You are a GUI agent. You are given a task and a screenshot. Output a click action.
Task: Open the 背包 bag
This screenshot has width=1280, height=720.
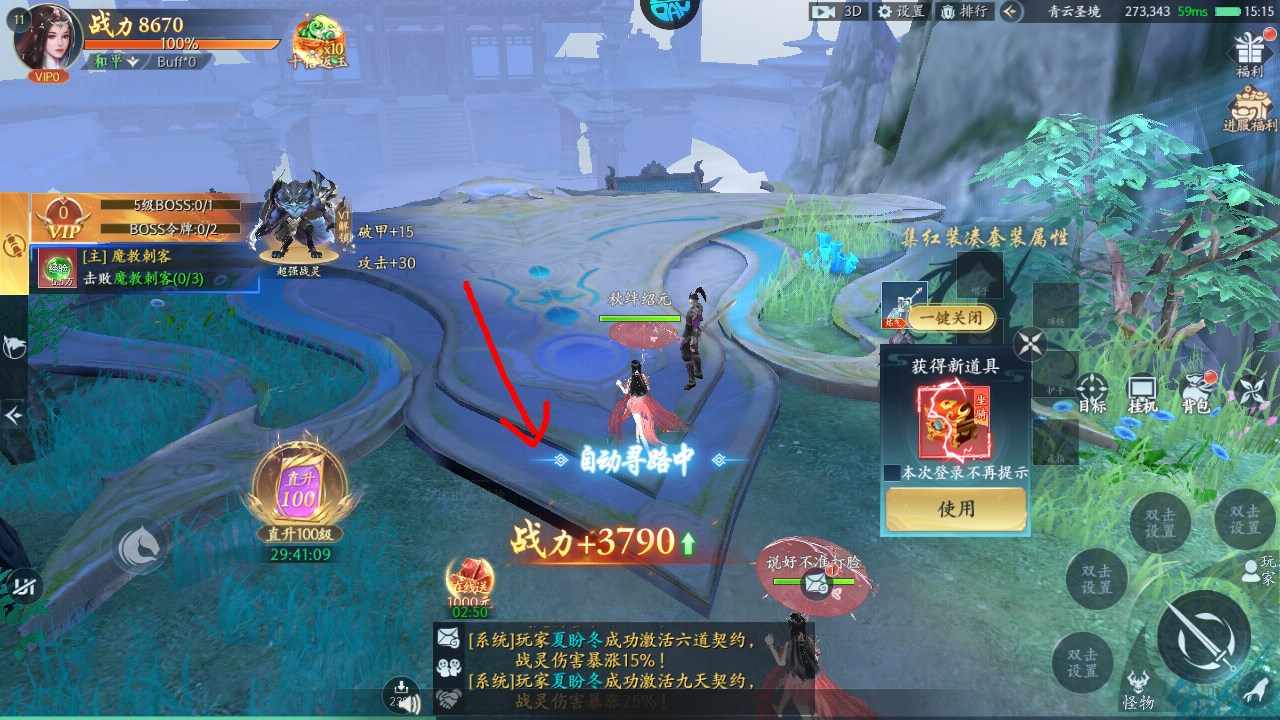tap(1195, 392)
